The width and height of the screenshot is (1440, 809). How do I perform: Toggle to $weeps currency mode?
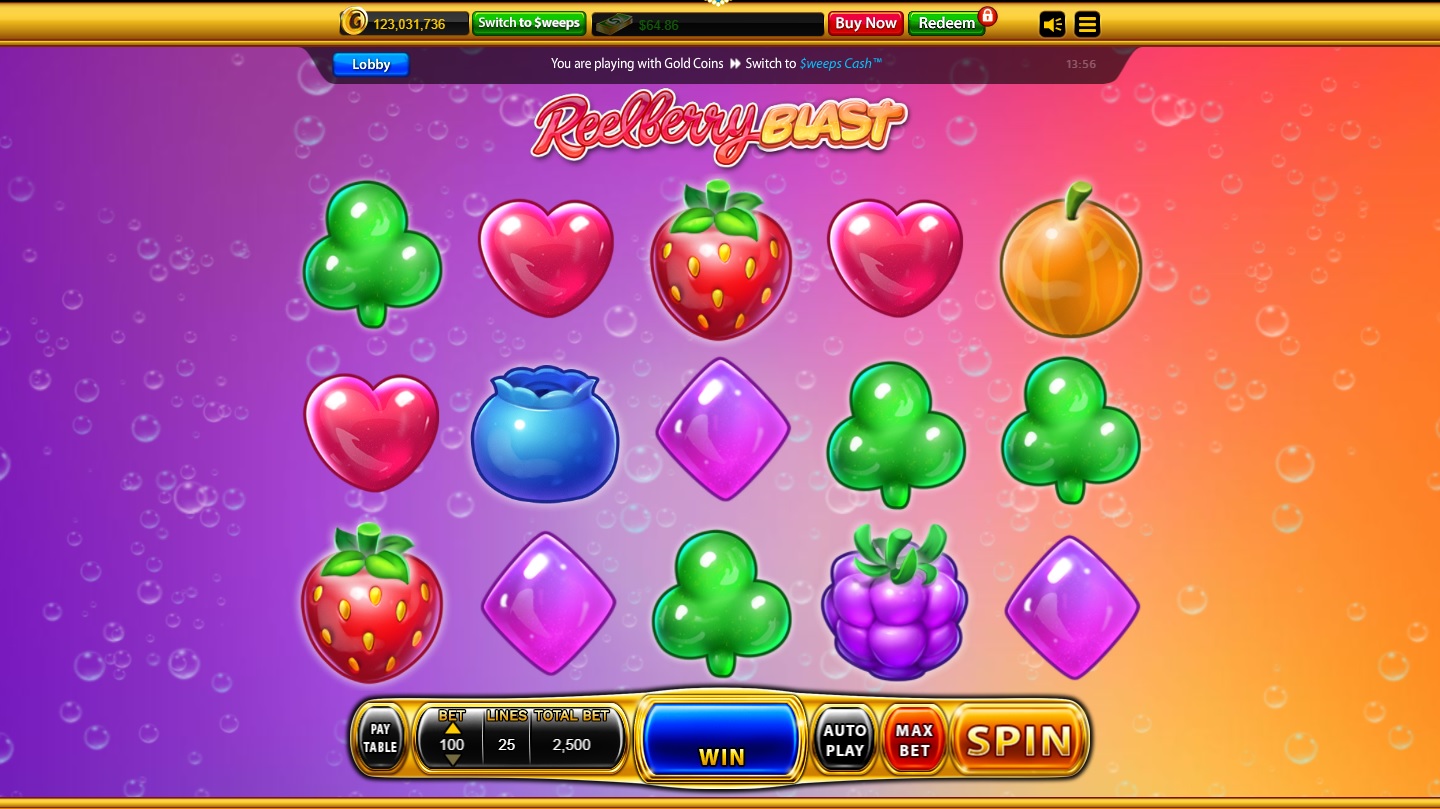pos(529,22)
